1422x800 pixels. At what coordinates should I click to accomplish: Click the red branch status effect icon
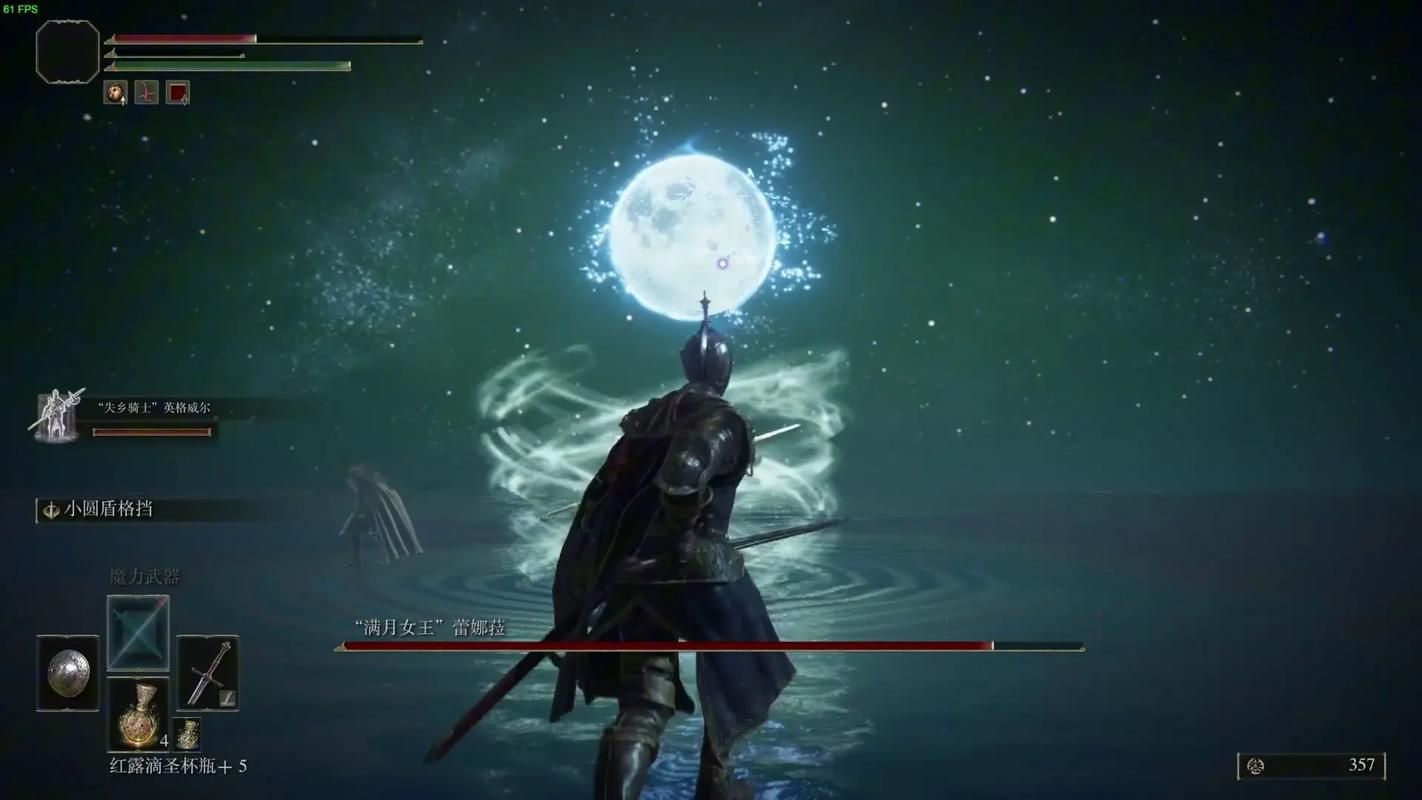pos(147,93)
